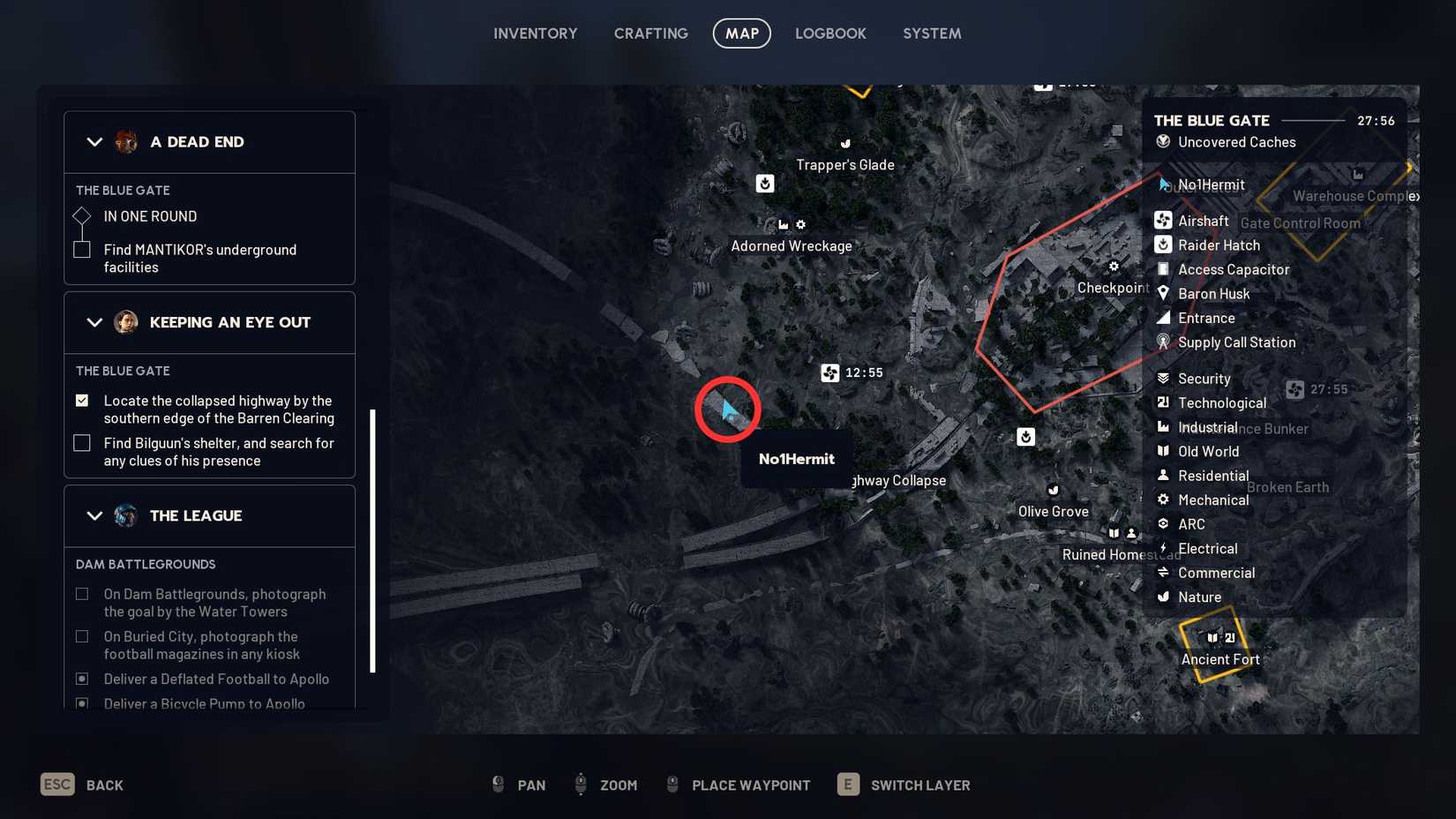Switch to the INVENTORY tab
Viewport: 1456px width, 819px height.
[x=535, y=33]
